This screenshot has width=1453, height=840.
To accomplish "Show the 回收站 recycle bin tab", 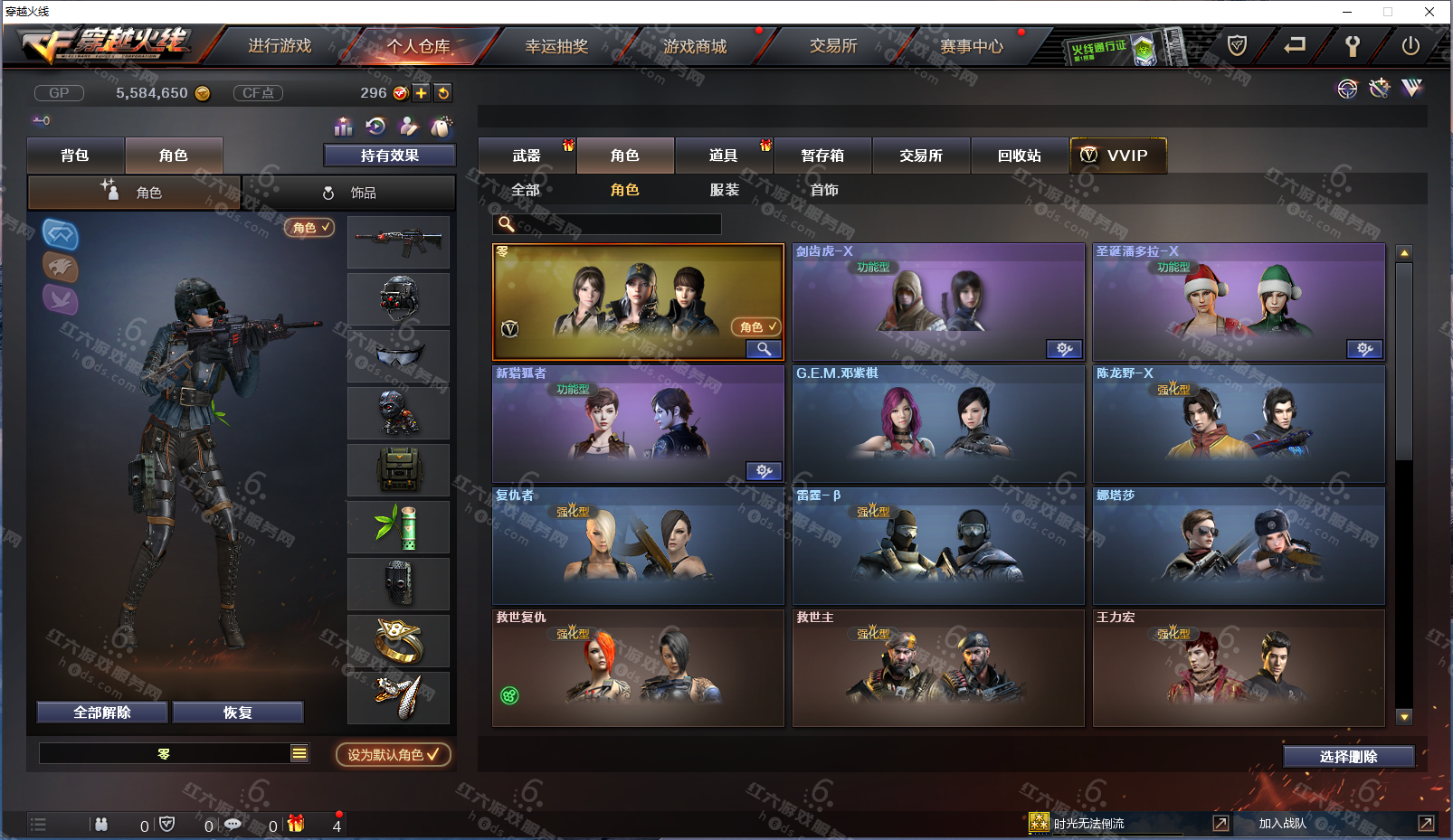I will [1019, 156].
